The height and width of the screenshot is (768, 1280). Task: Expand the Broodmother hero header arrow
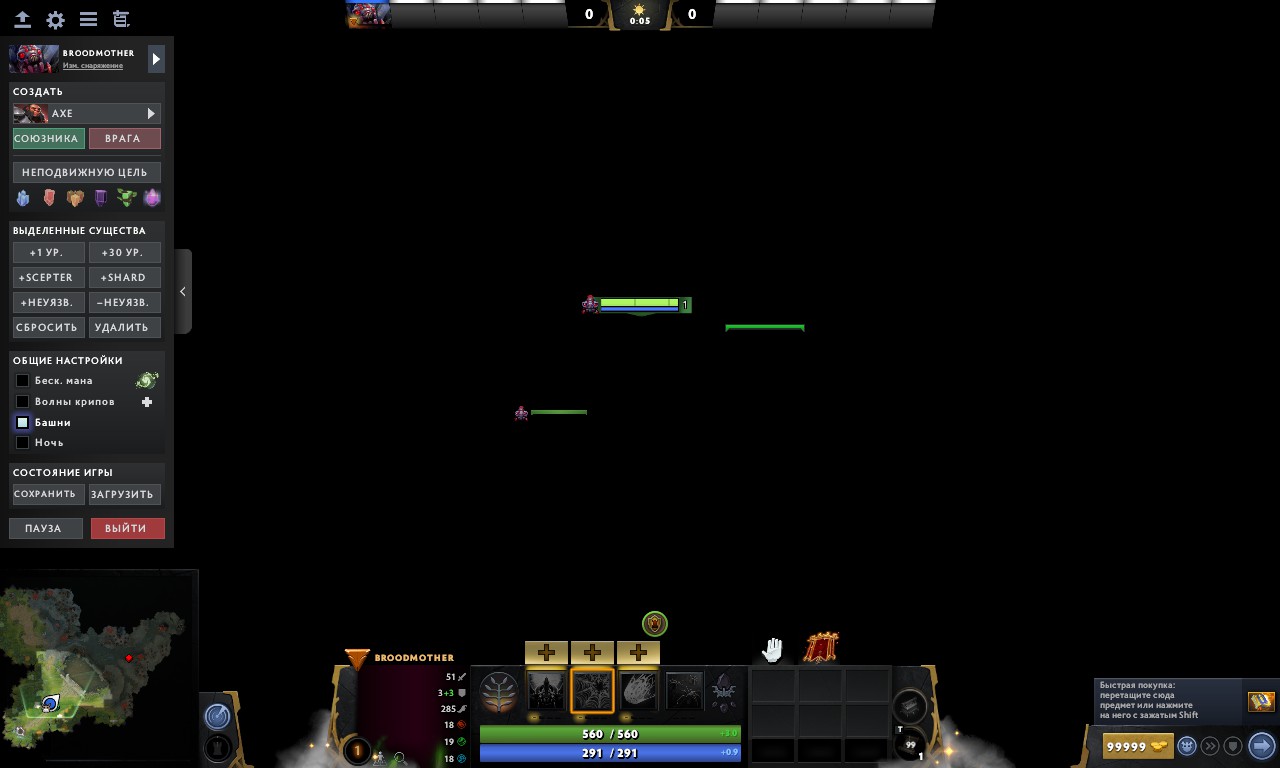(156, 59)
